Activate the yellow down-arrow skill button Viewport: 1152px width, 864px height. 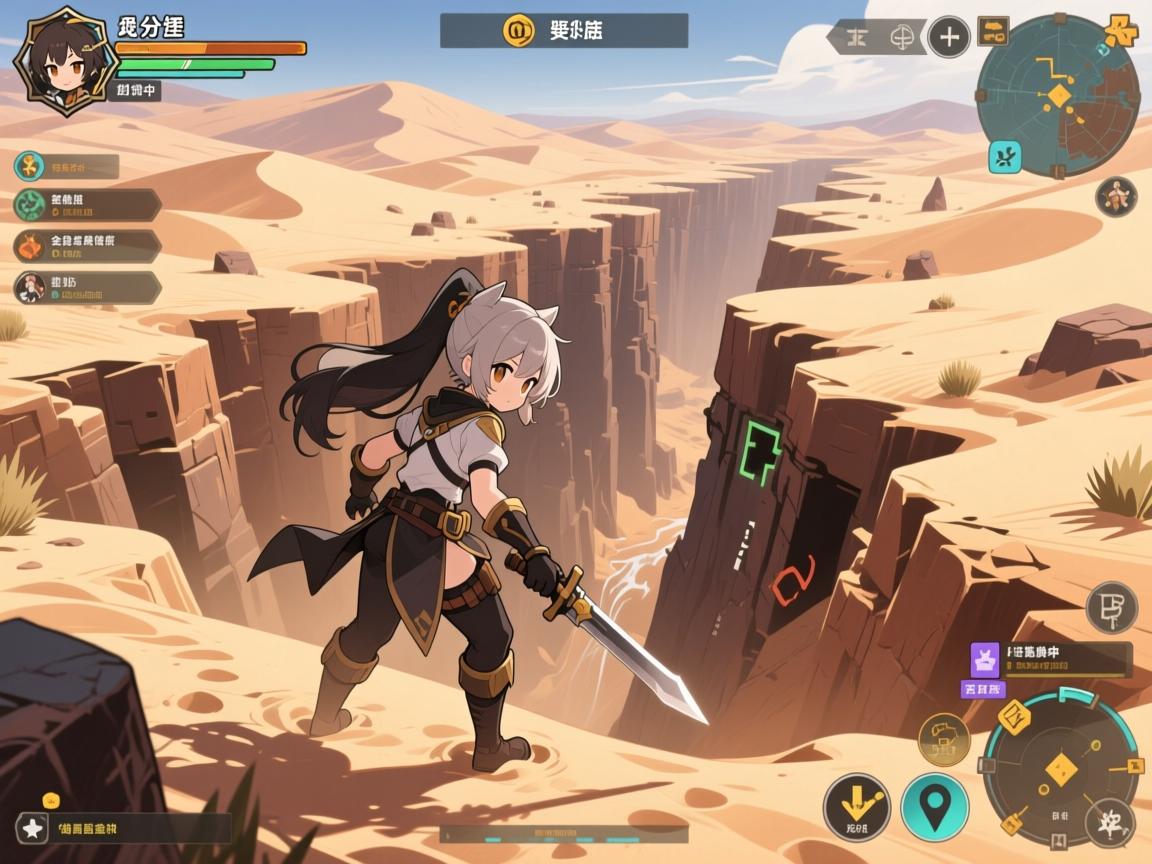tap(857, 805)
